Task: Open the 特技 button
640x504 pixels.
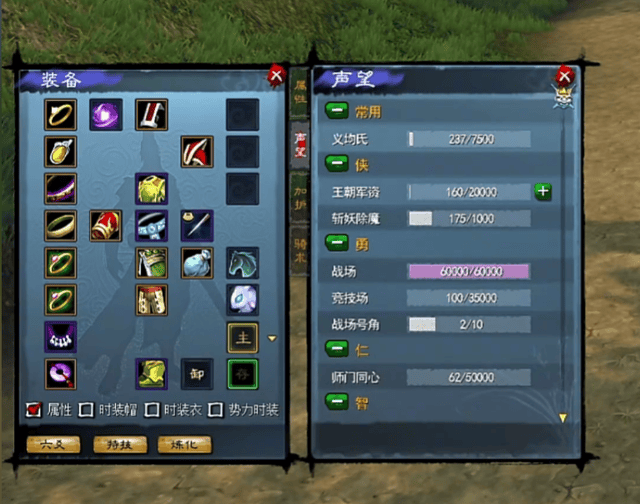Action: 113,443
